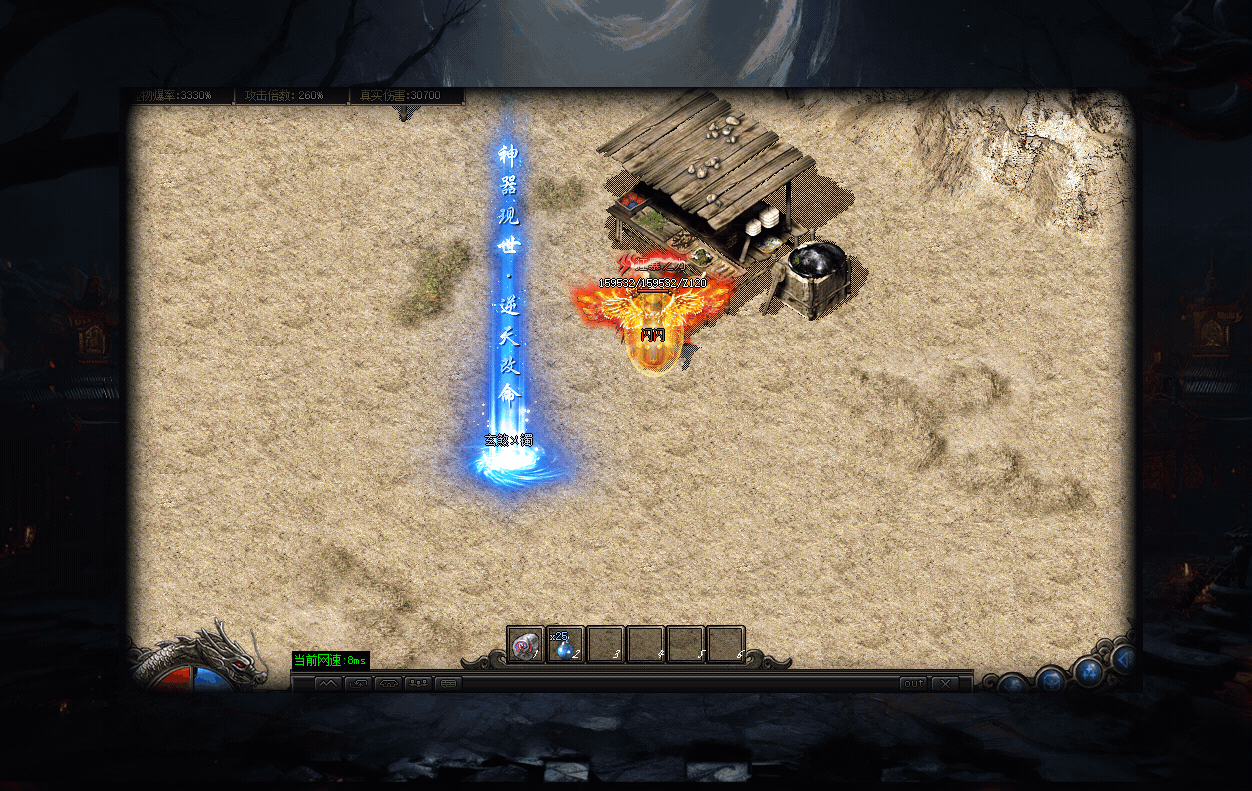The height and width of the screenshot is (791, 1252).
Task: Use the scroll stone in hotbar slot 1
Action: click(525, 645)
